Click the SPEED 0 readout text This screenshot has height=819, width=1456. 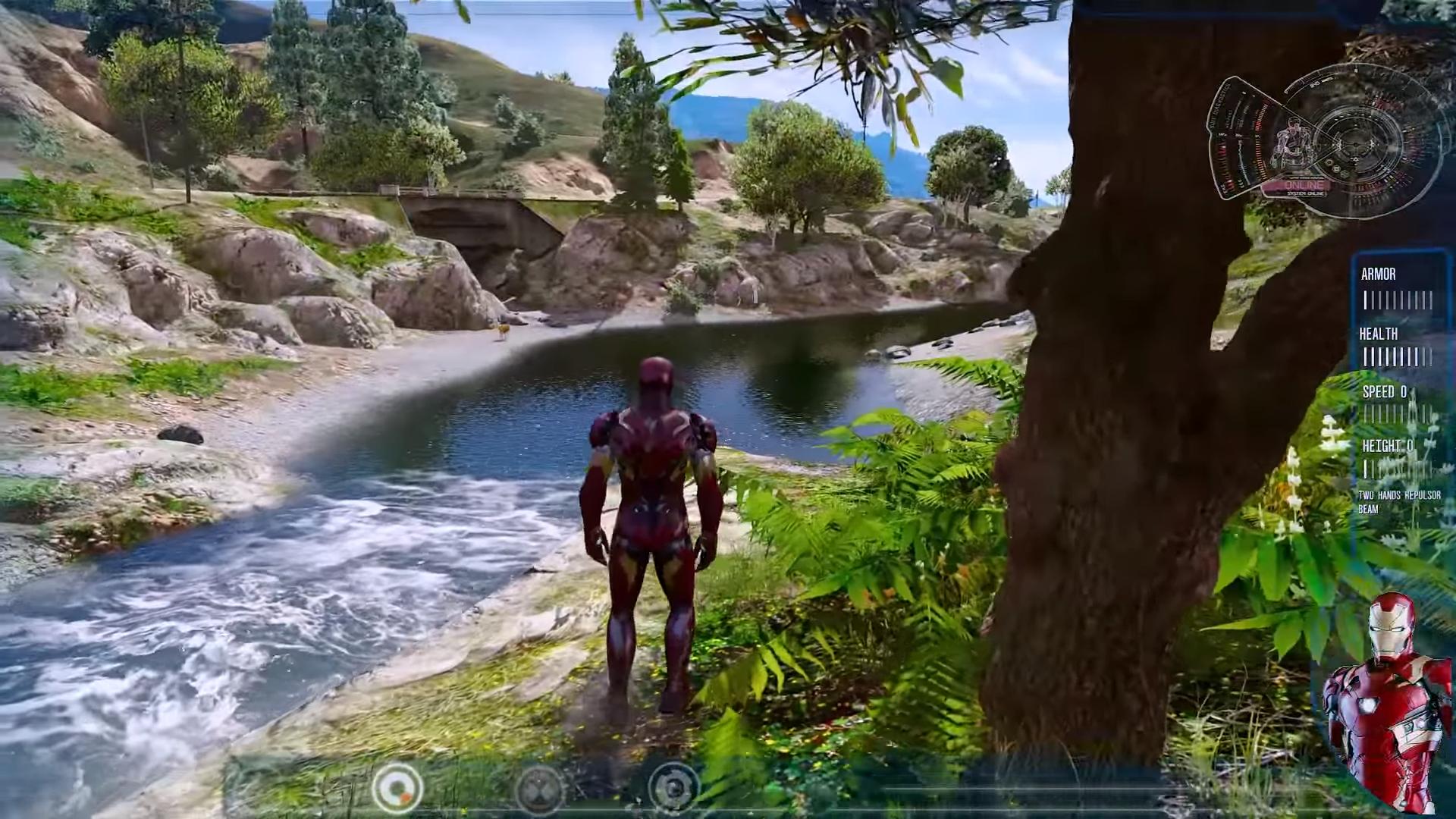(1384, 392)
